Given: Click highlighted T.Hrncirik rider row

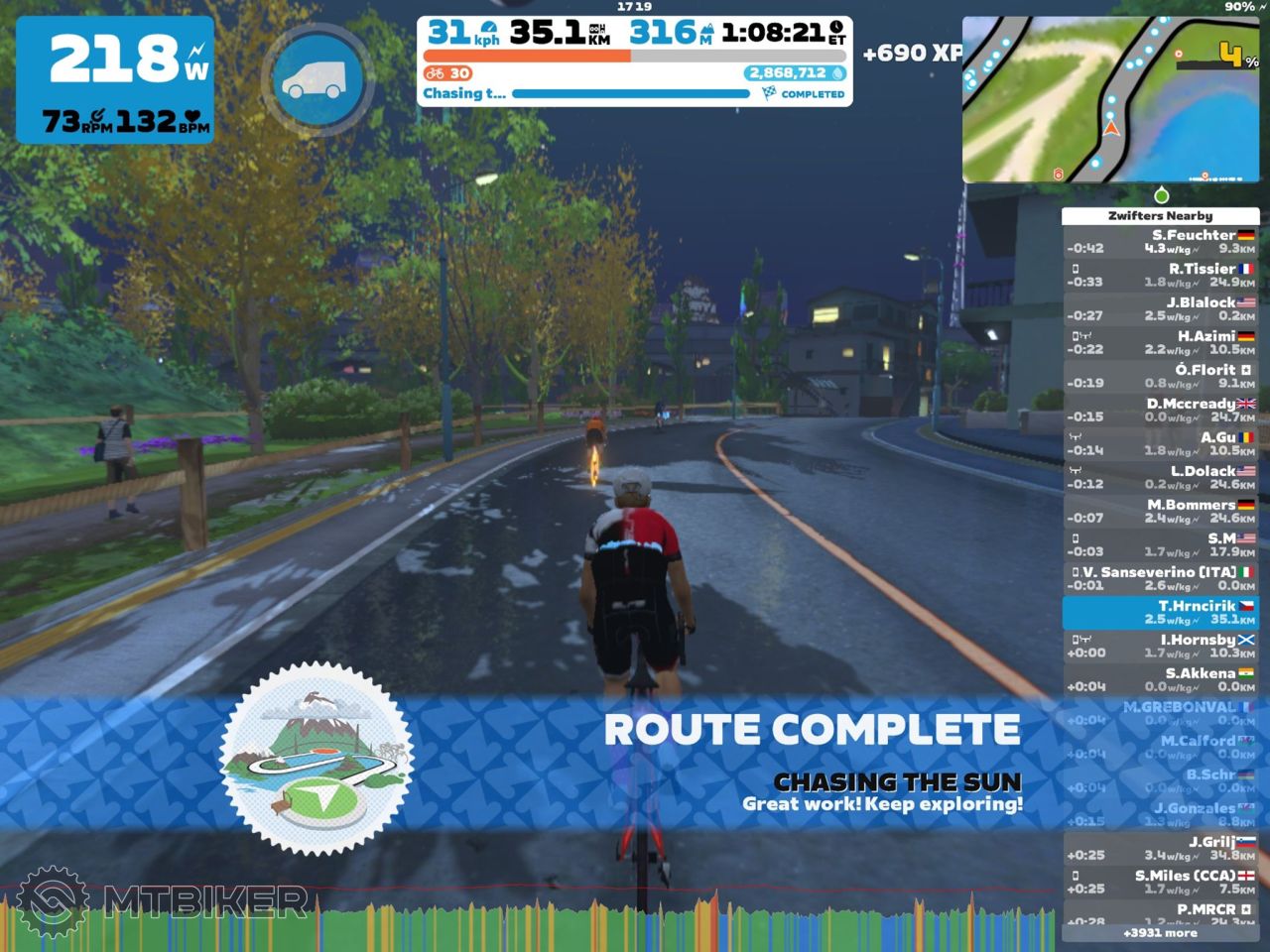Looking at the screenshot, I should click(1160, 613).
